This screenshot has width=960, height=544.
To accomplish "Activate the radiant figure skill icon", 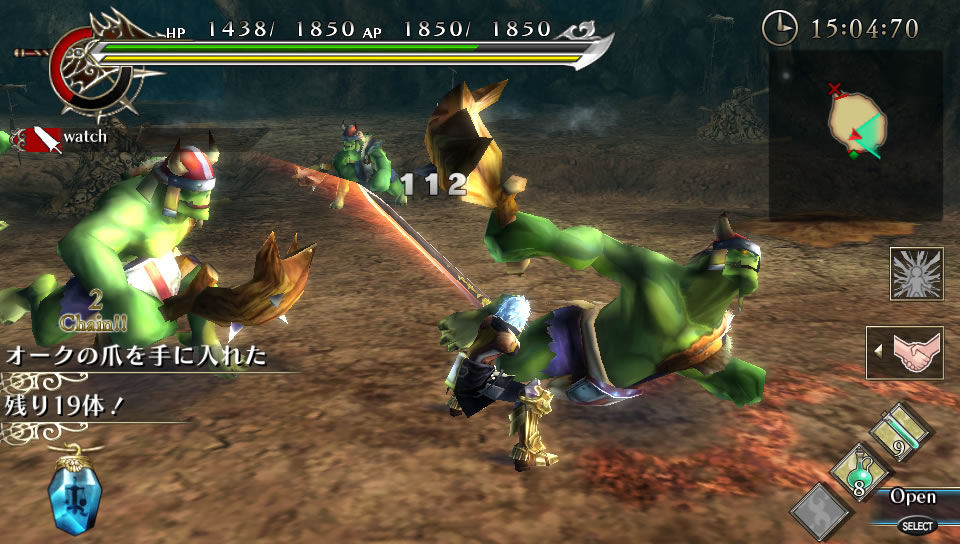I will 916,274.
